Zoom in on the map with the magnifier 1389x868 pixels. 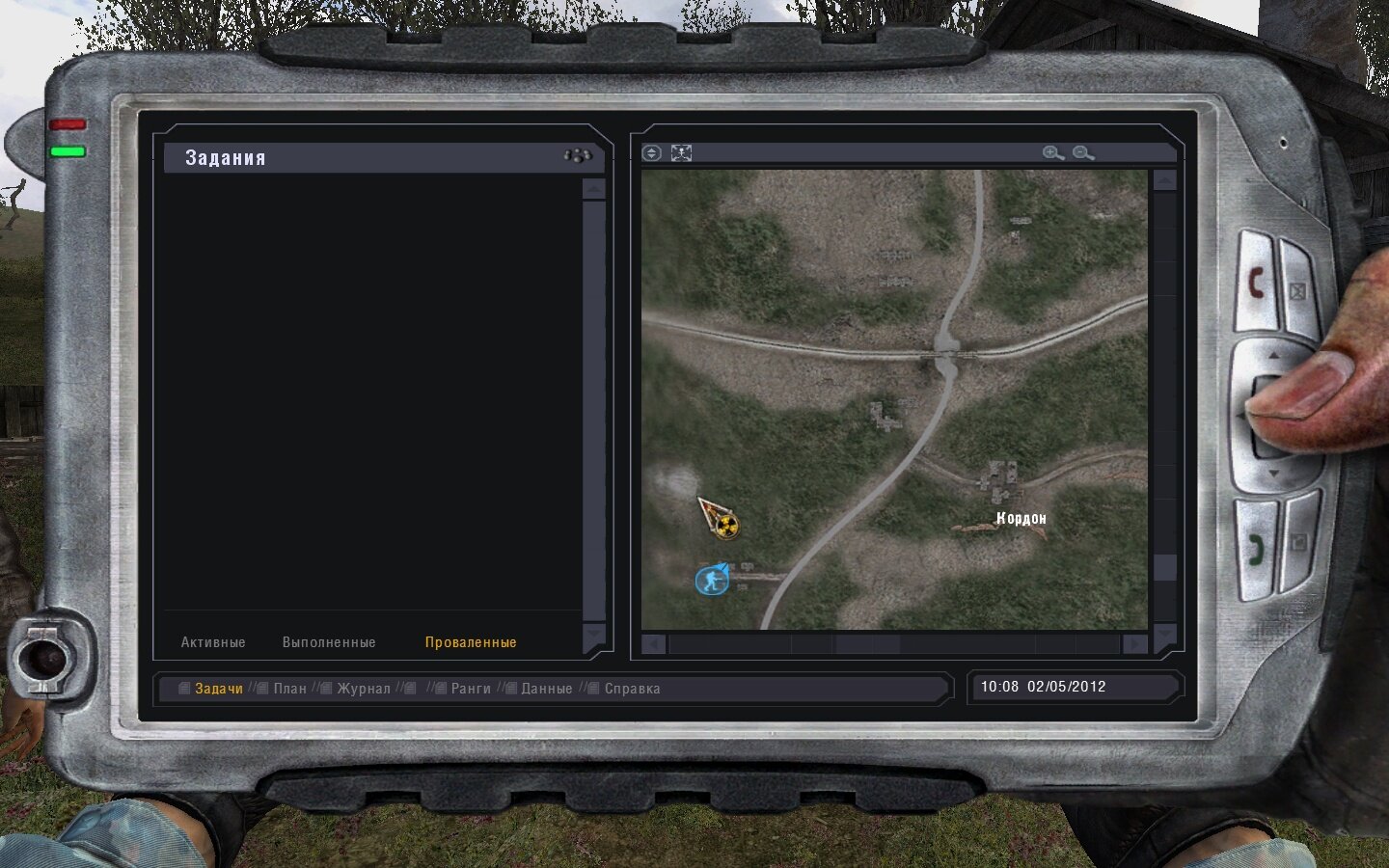(1051, 151)
